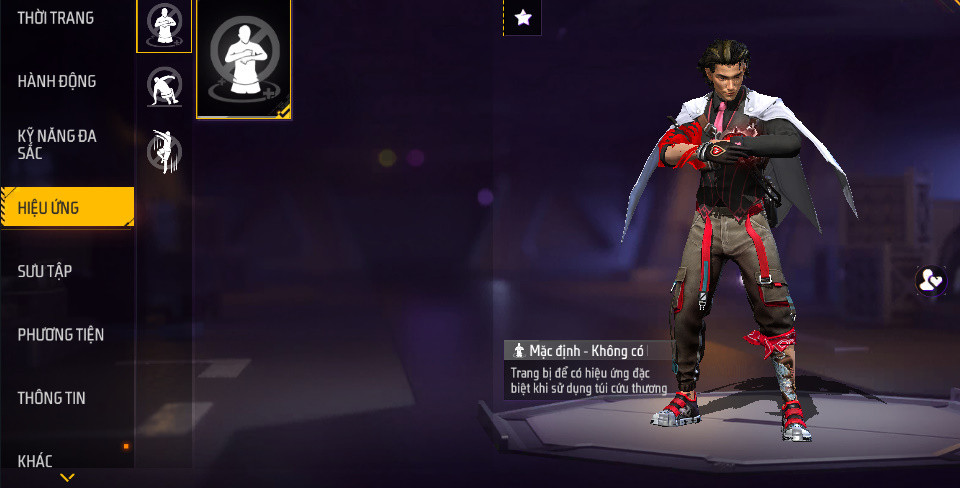Switch to the Khác category
Image resolution: width=960 pixels, height=488 pixels.
35,460
